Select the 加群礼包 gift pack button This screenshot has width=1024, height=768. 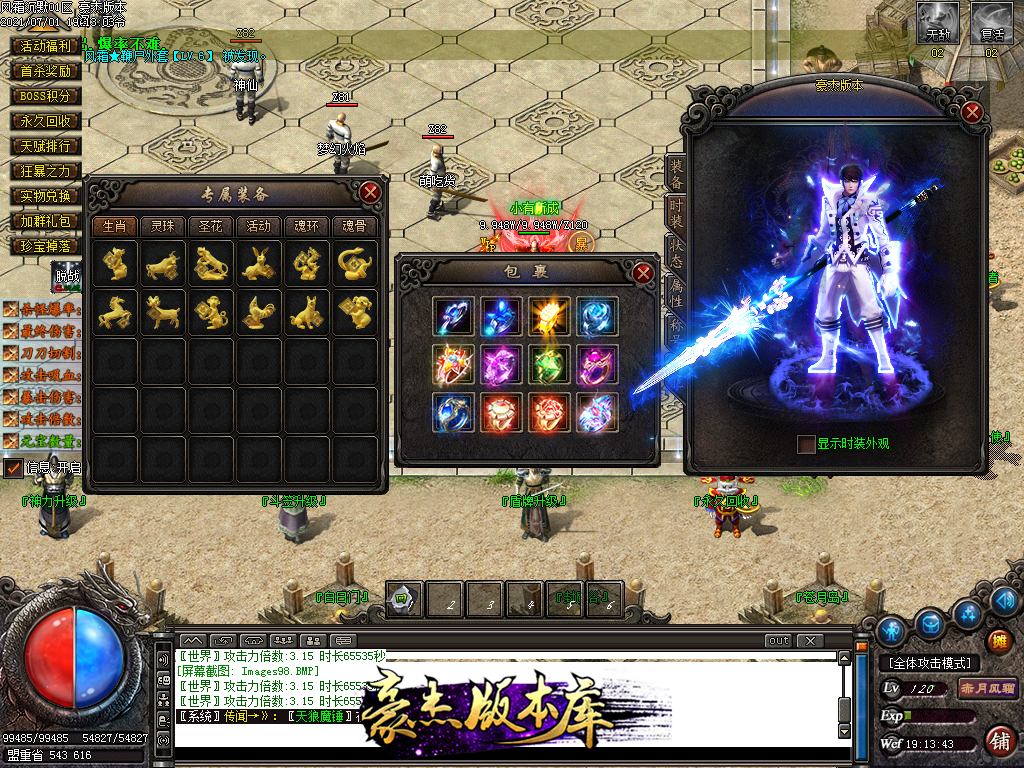click(x=46, y=221)
